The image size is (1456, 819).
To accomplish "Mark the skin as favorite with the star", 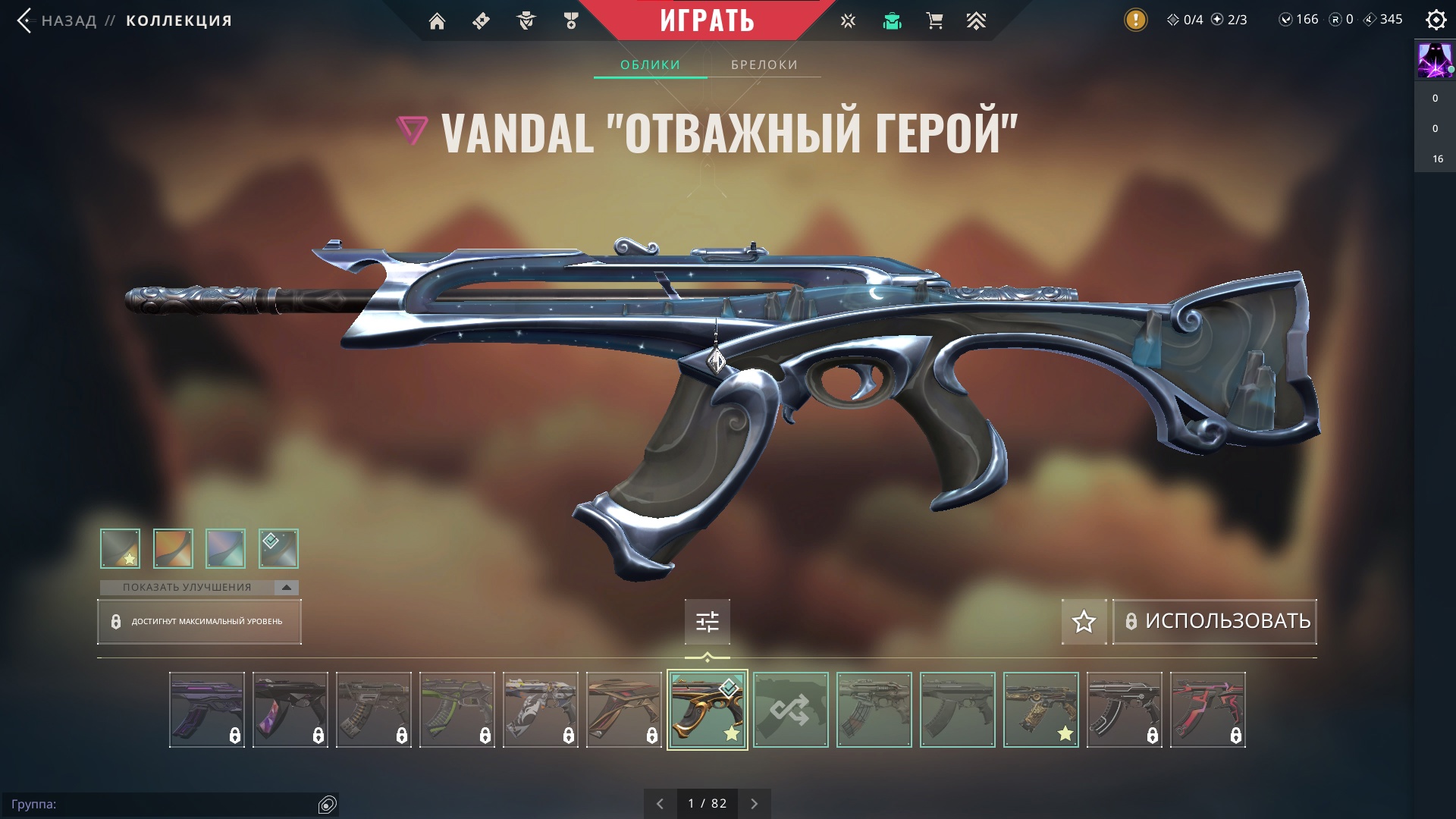I will (1084, 622).
